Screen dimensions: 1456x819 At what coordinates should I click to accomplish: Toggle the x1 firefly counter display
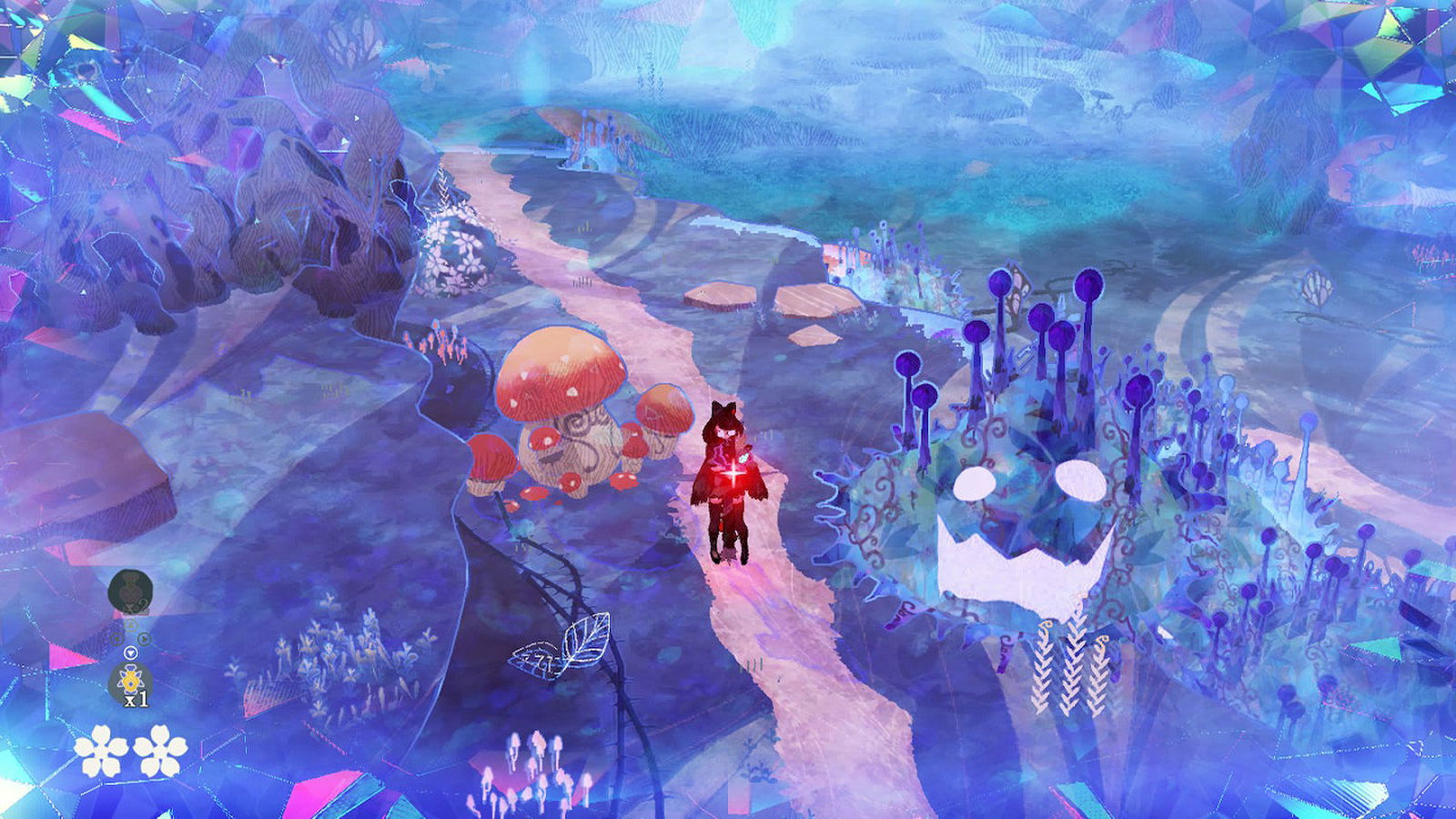coord(136,698)
